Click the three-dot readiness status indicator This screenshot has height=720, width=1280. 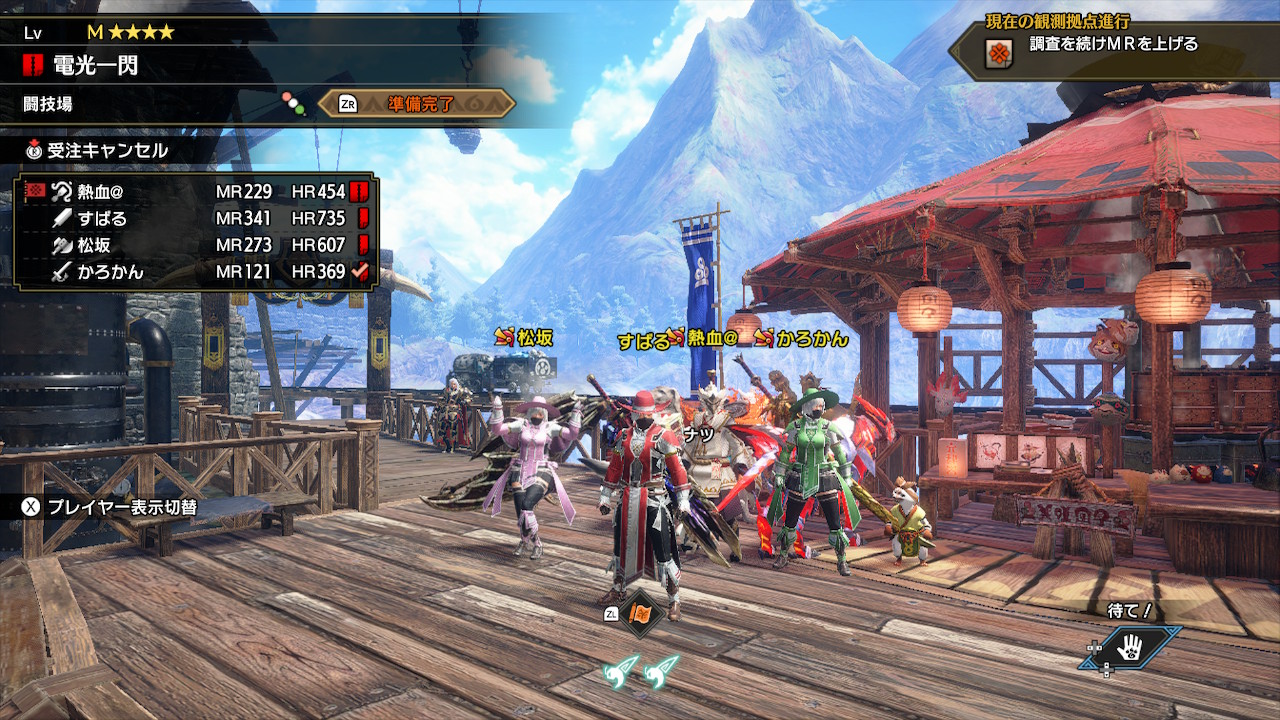pos(292,100)
